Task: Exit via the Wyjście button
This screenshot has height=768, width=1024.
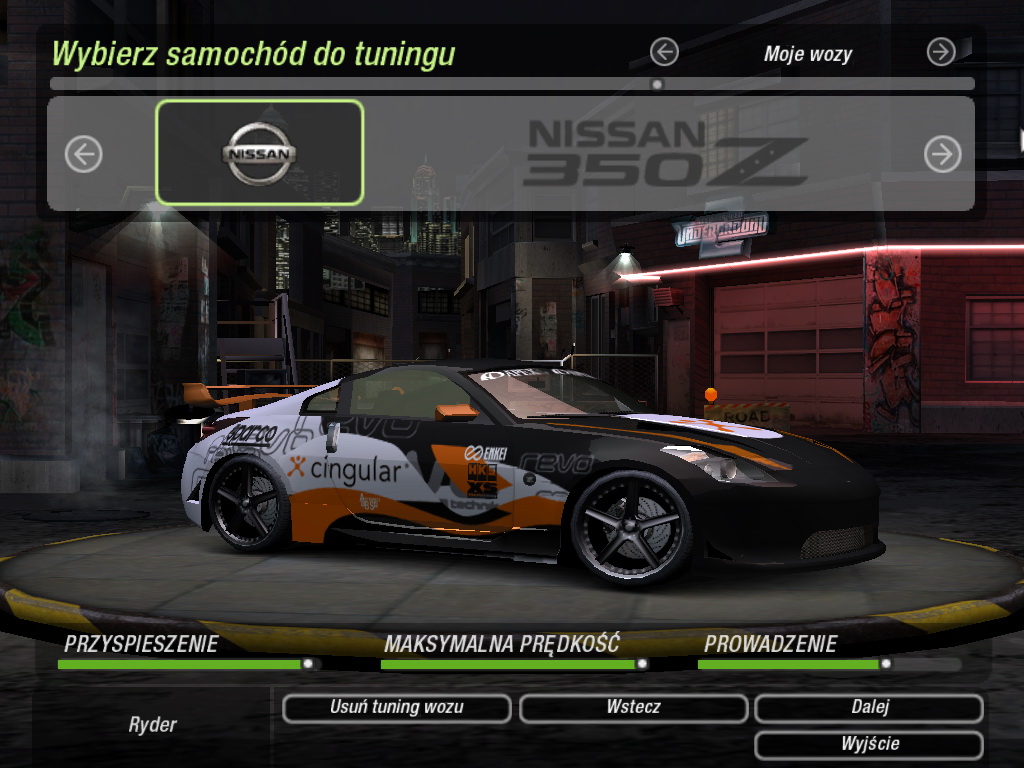Action: tap(869, 745)
